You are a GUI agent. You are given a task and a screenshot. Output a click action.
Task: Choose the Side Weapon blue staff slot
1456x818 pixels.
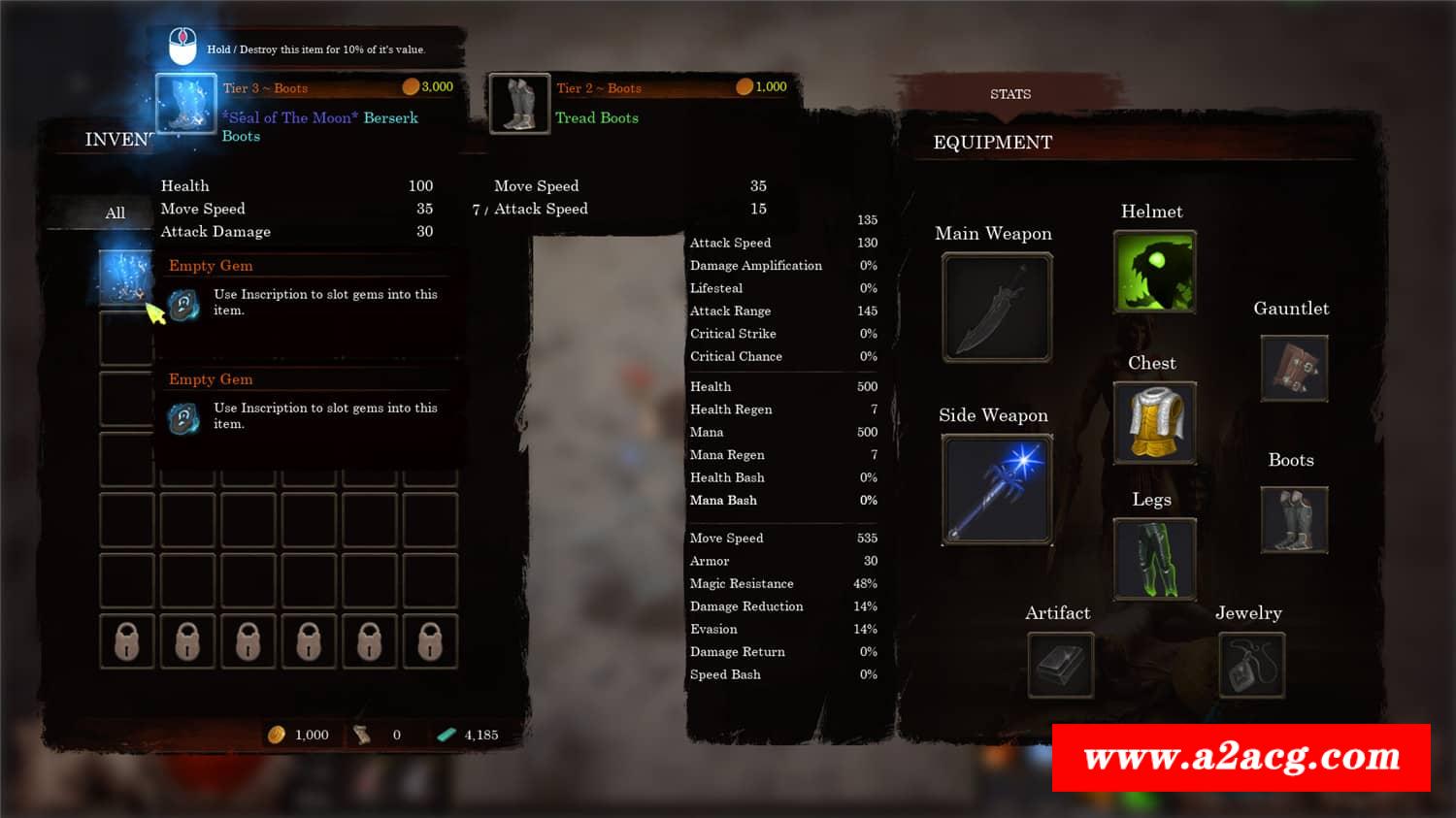pos(997,488)
